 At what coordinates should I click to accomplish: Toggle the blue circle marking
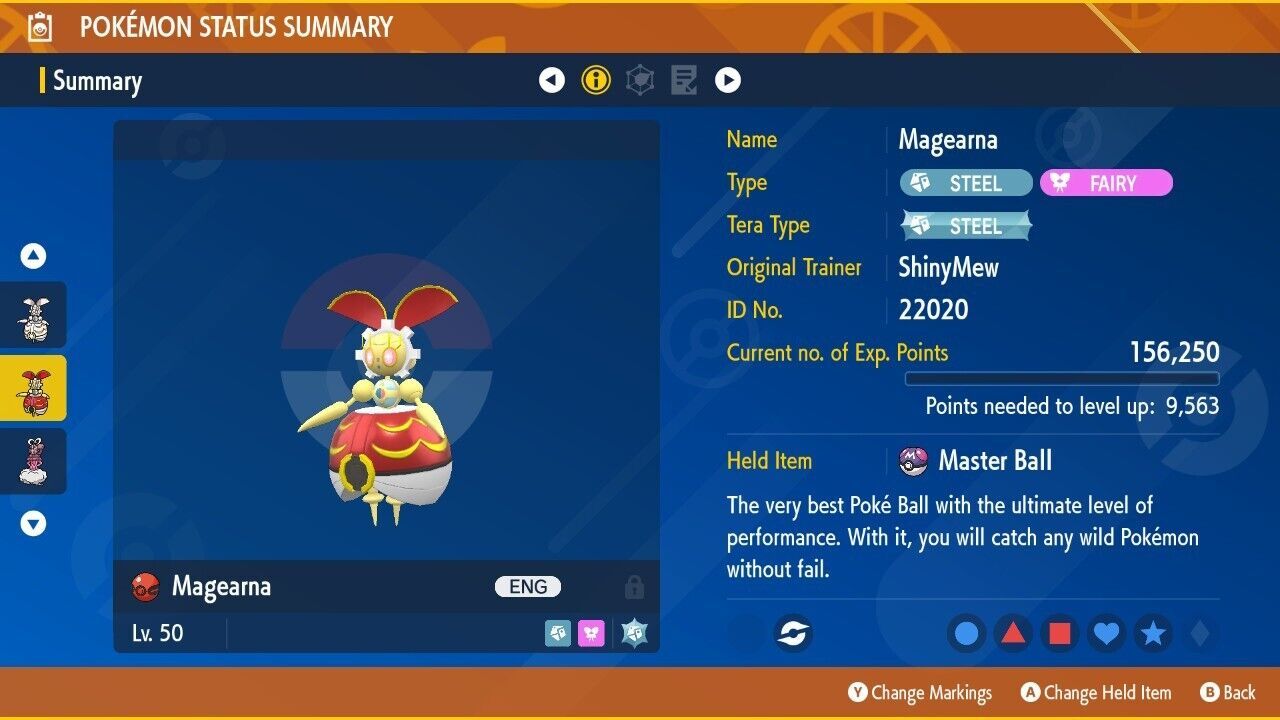tap(966, 633)
